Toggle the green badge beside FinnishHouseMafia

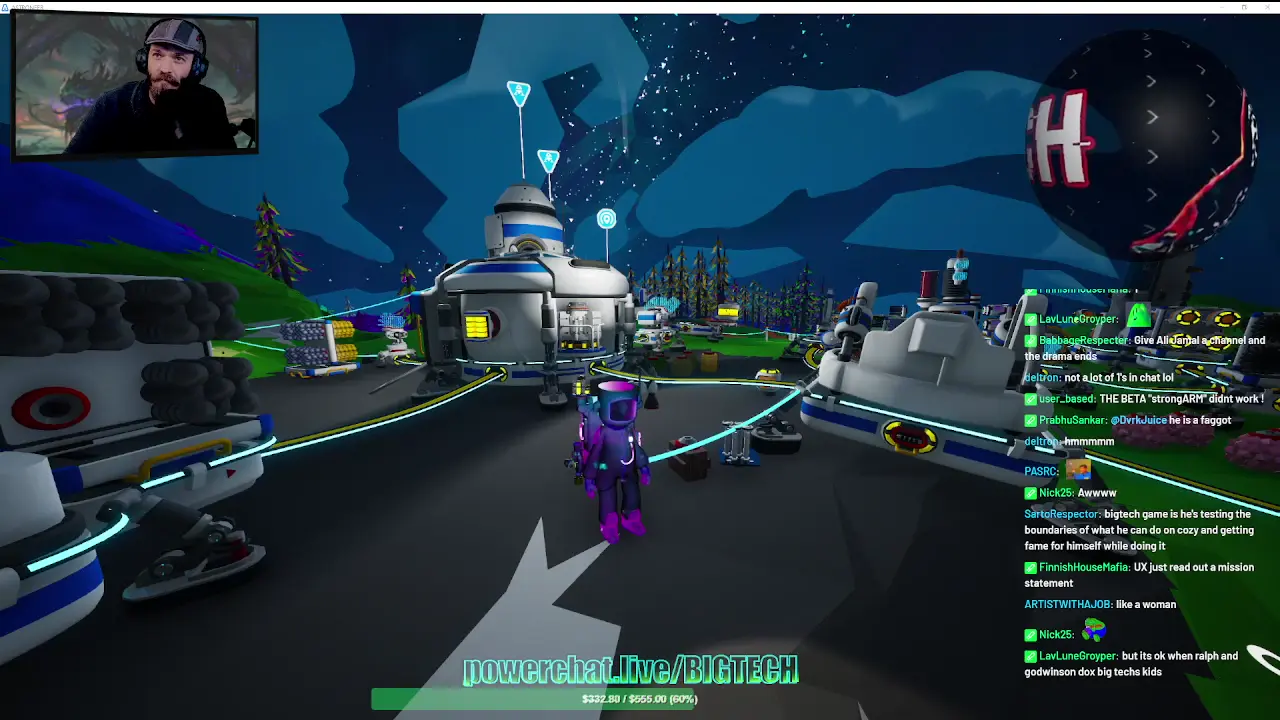point(1030,567)
